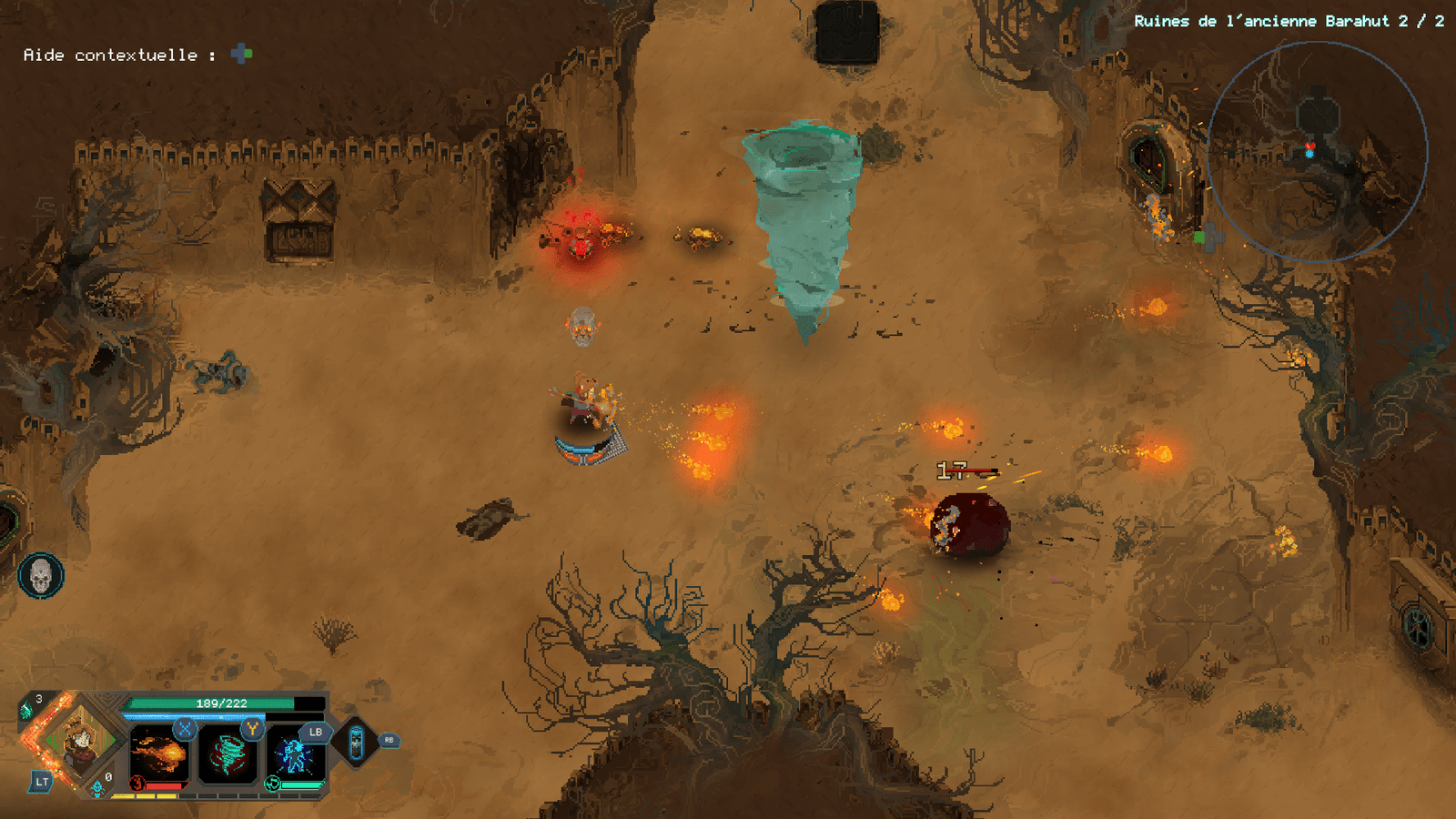Click the skull icon at the left edge
The height and width of the screenshot is (819, 1456).
tap(41, 575)
